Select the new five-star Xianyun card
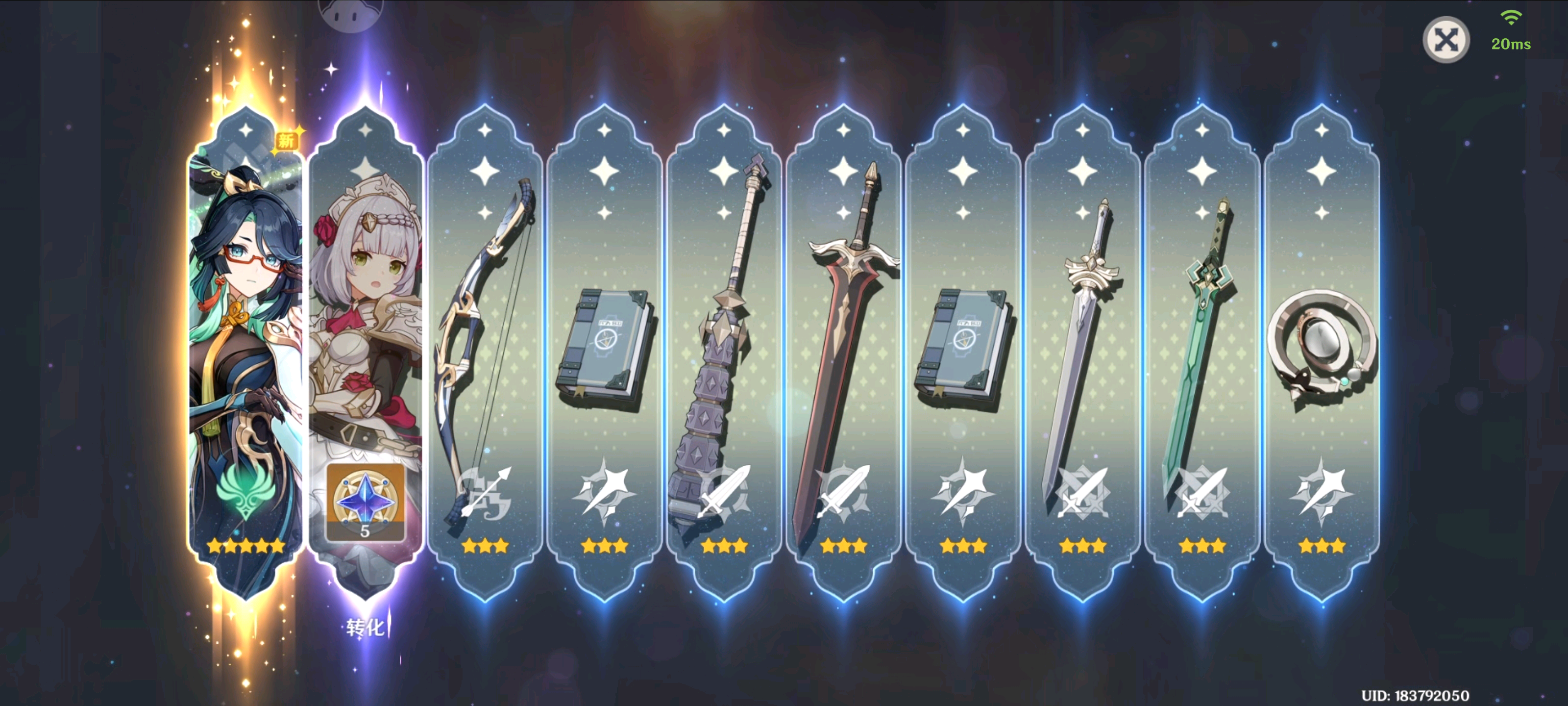1568x706 pixels. (x=245, y=341)
